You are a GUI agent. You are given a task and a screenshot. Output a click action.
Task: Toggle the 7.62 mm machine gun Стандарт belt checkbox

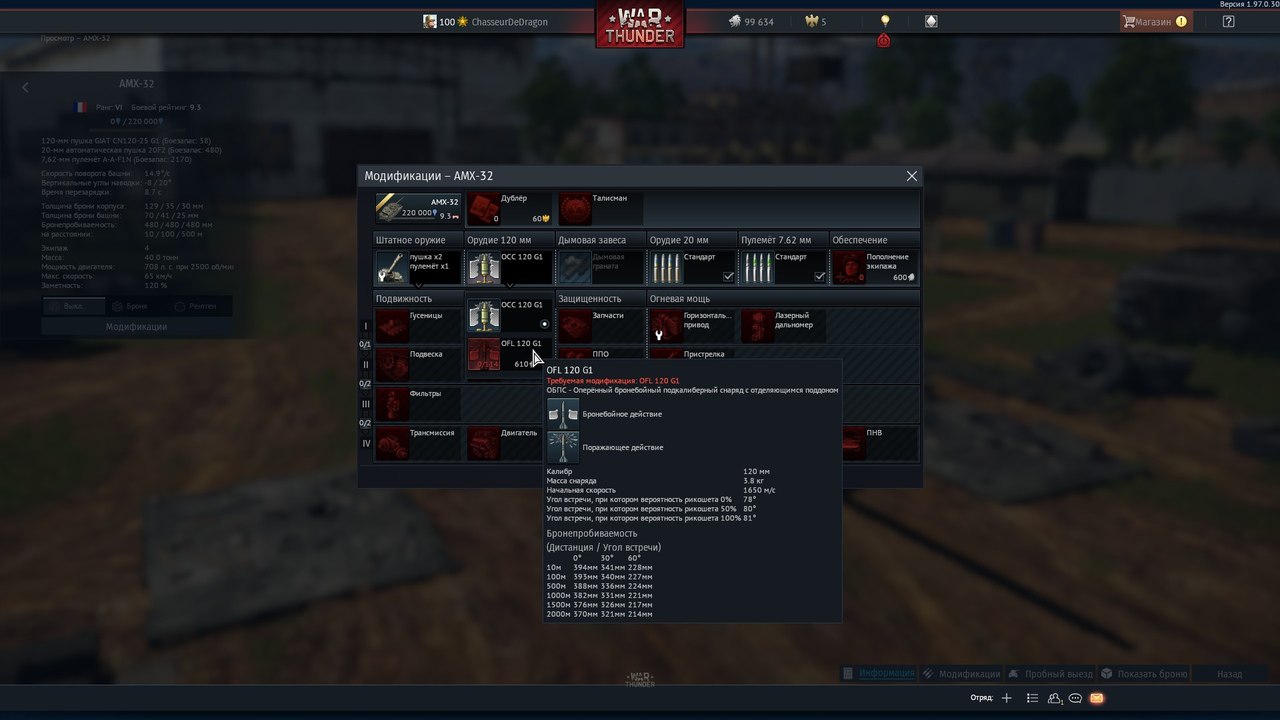pos(819,277)
